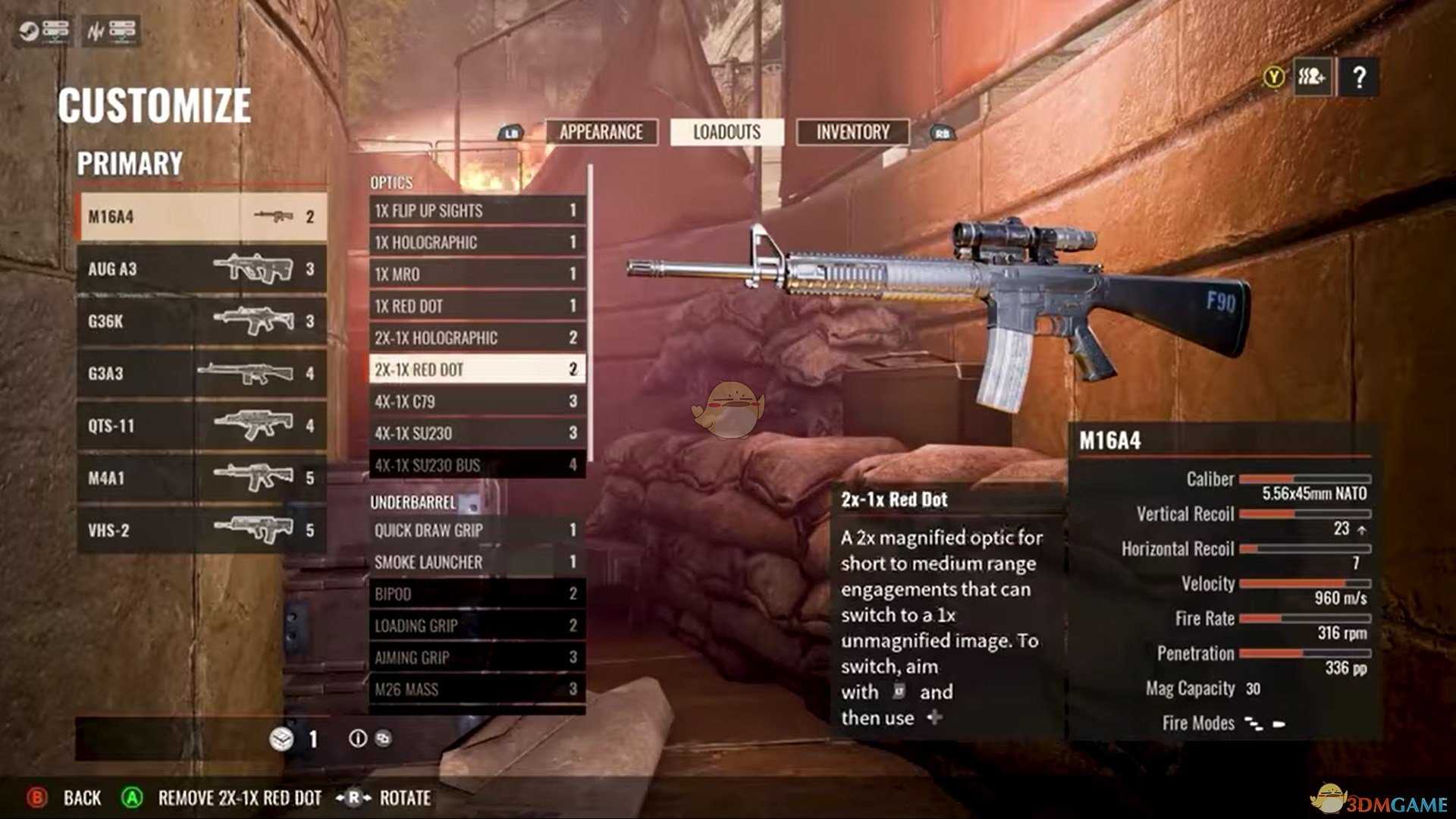Choose the AUG A3 primary weapon
This screenshot has width=1456, height=819.
click(x=202, y=269)
